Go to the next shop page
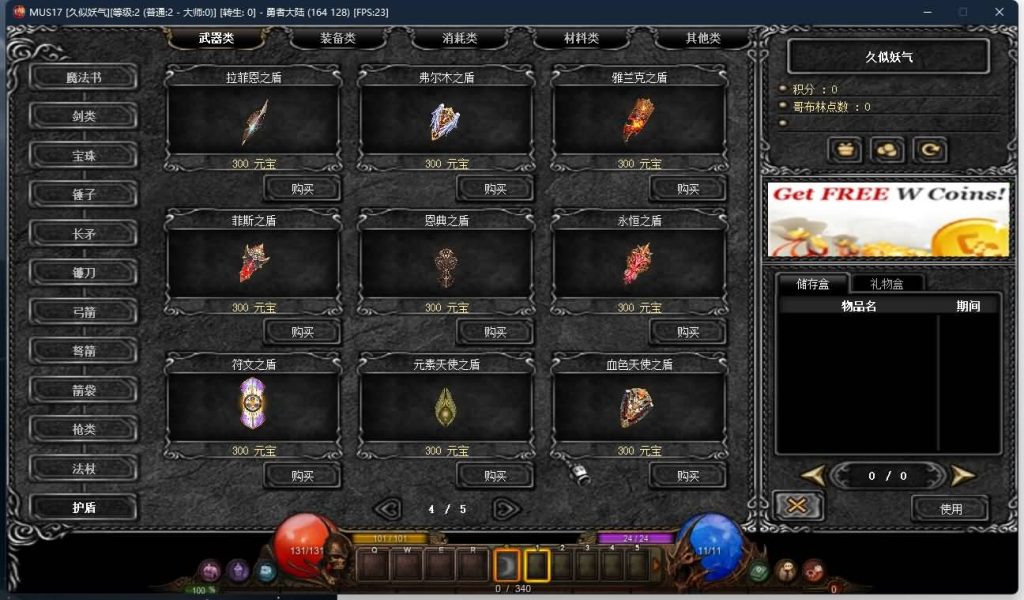 (506, 509)
